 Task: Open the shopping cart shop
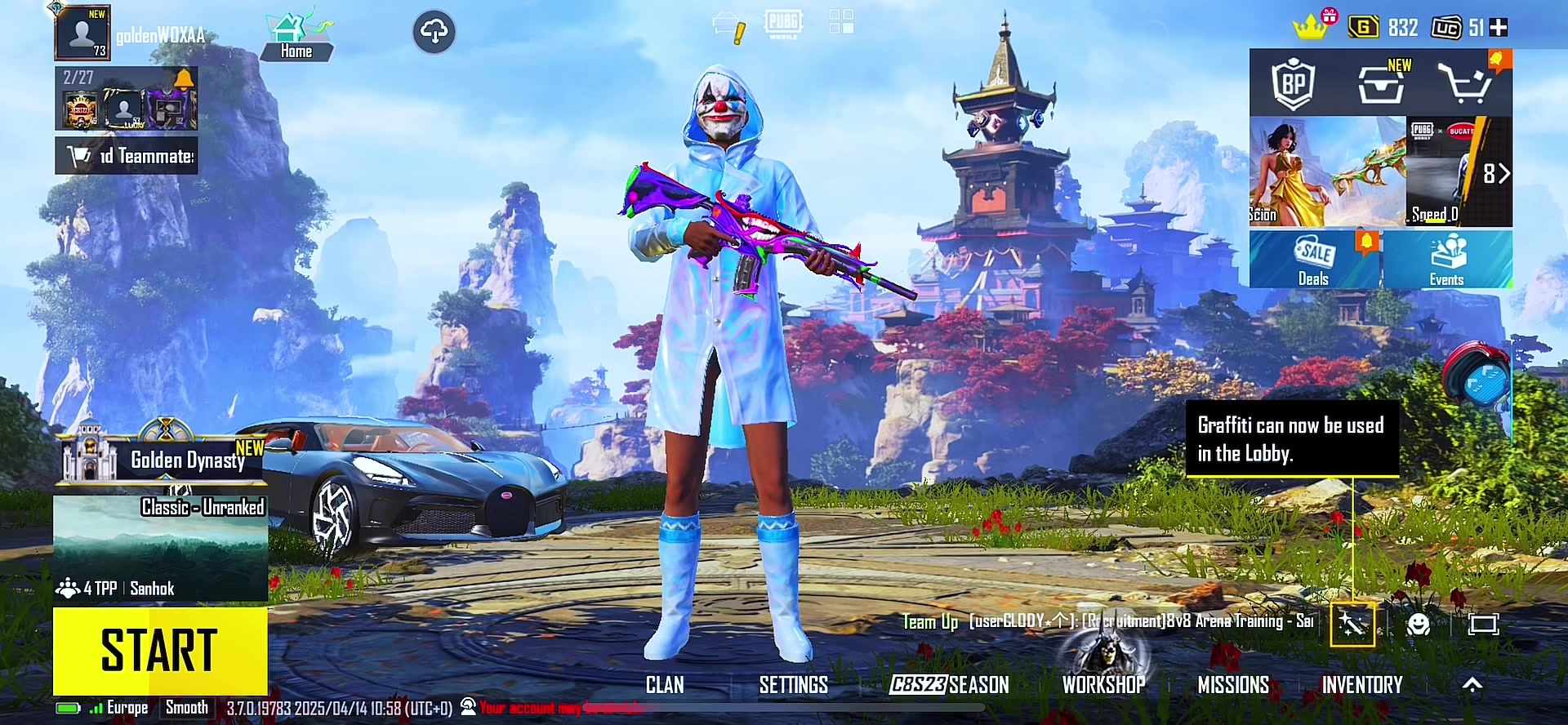tap(1466, 83)
